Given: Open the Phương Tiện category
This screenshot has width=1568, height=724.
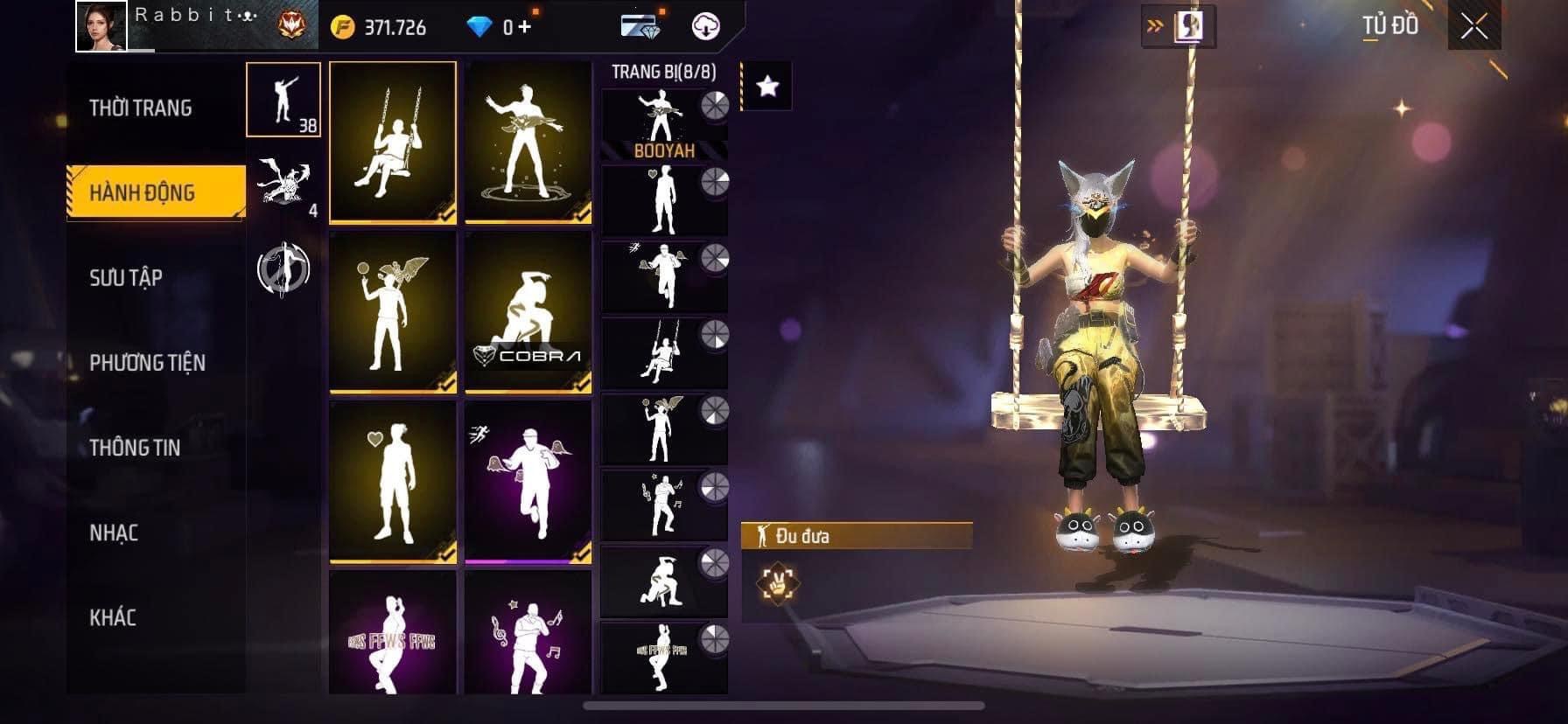Looking at the screenshot, I should click(147, 363).
